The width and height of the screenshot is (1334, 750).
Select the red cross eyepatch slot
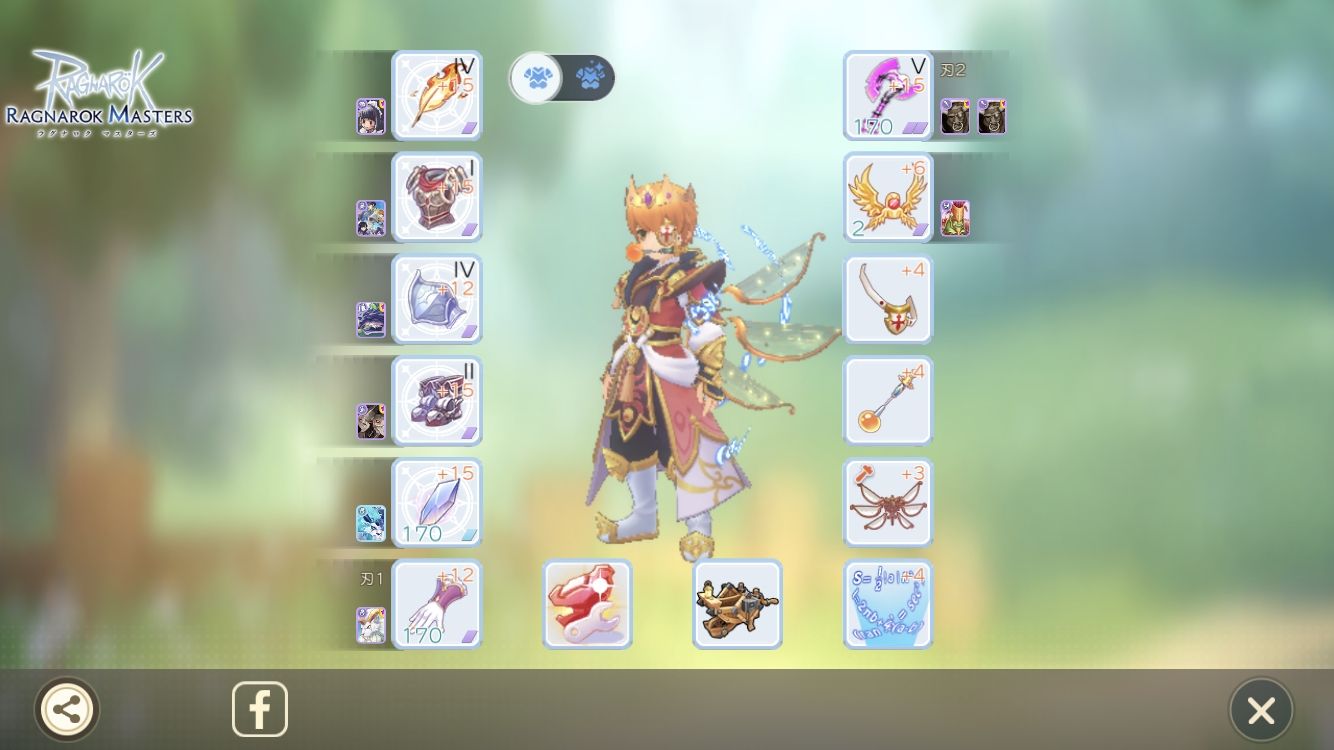pos(888,299)
